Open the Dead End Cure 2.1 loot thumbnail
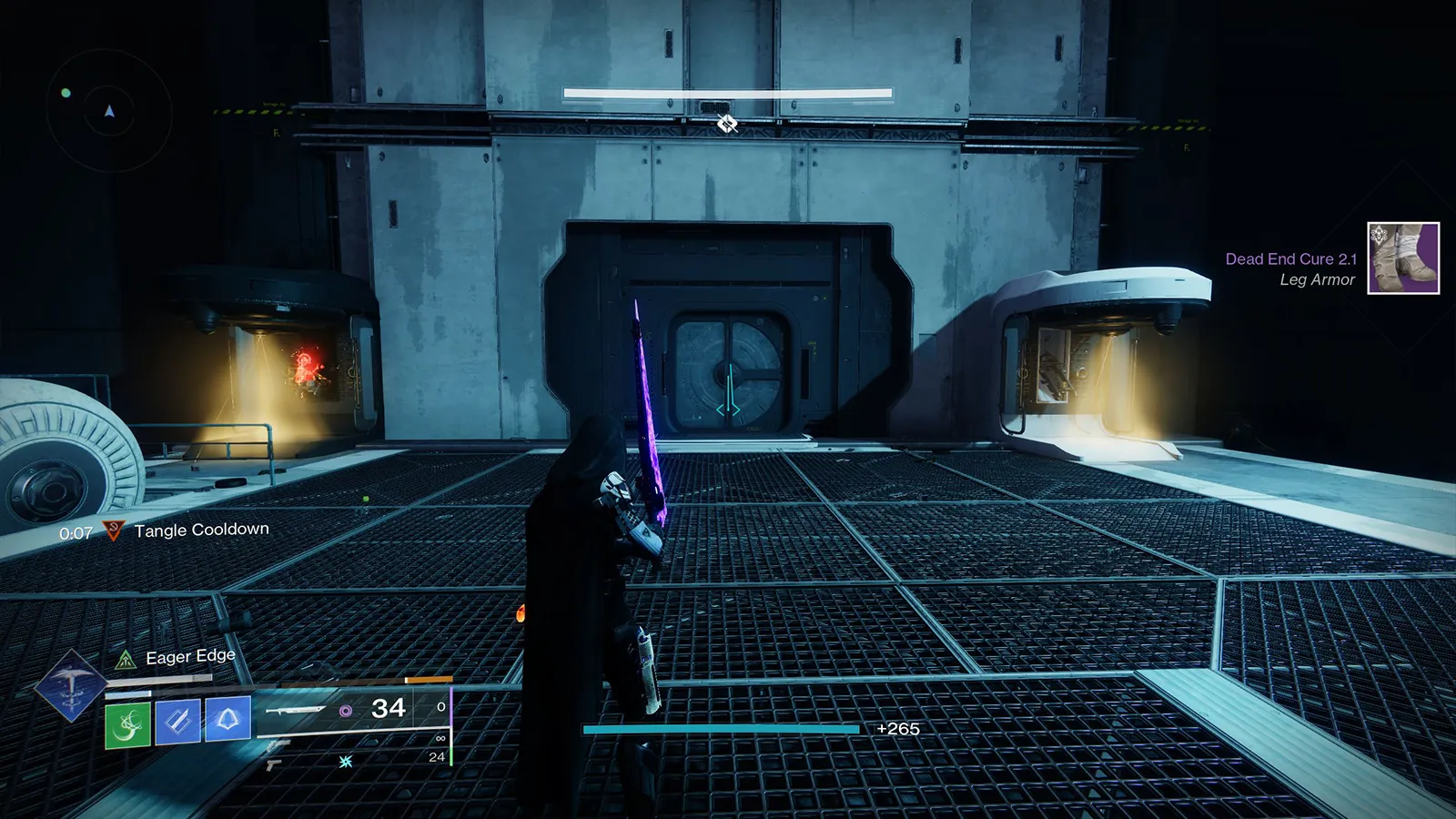The width and height of the screenshot is (1456, 819). pyautogui.click(x=1402, y=258)
